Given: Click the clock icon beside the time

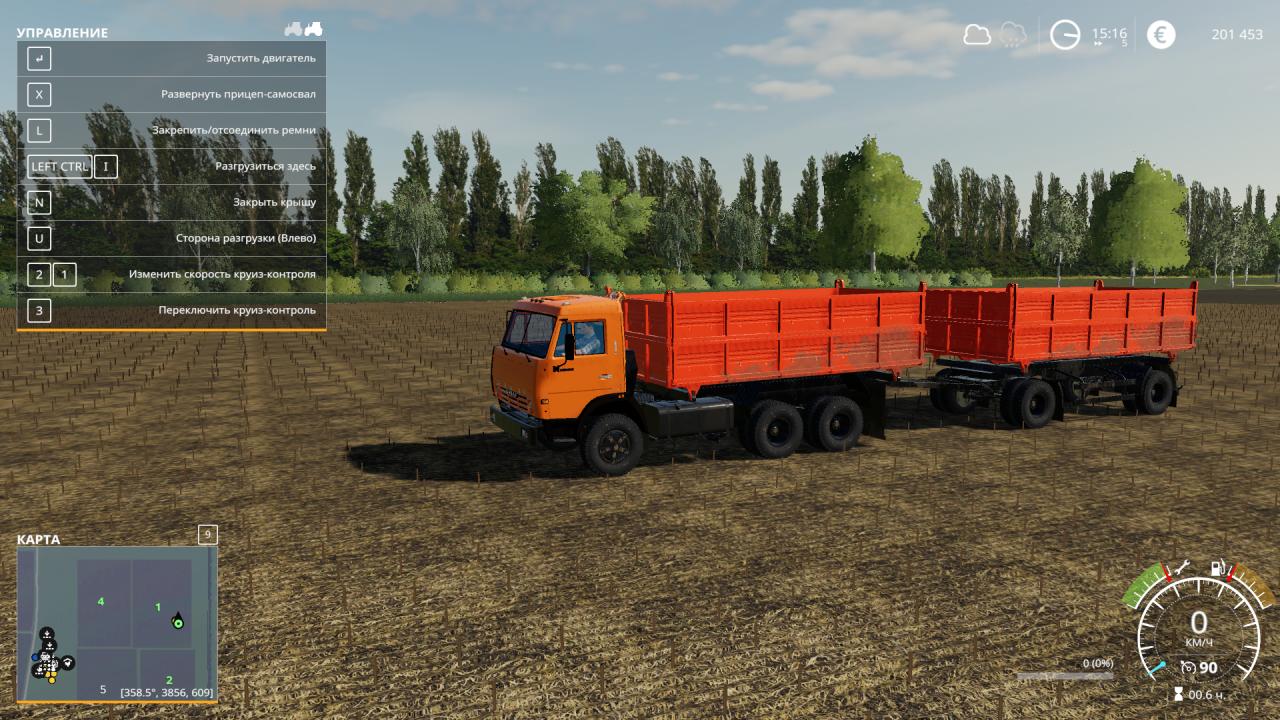Looking at the screenshot, I should point(1065,35).
